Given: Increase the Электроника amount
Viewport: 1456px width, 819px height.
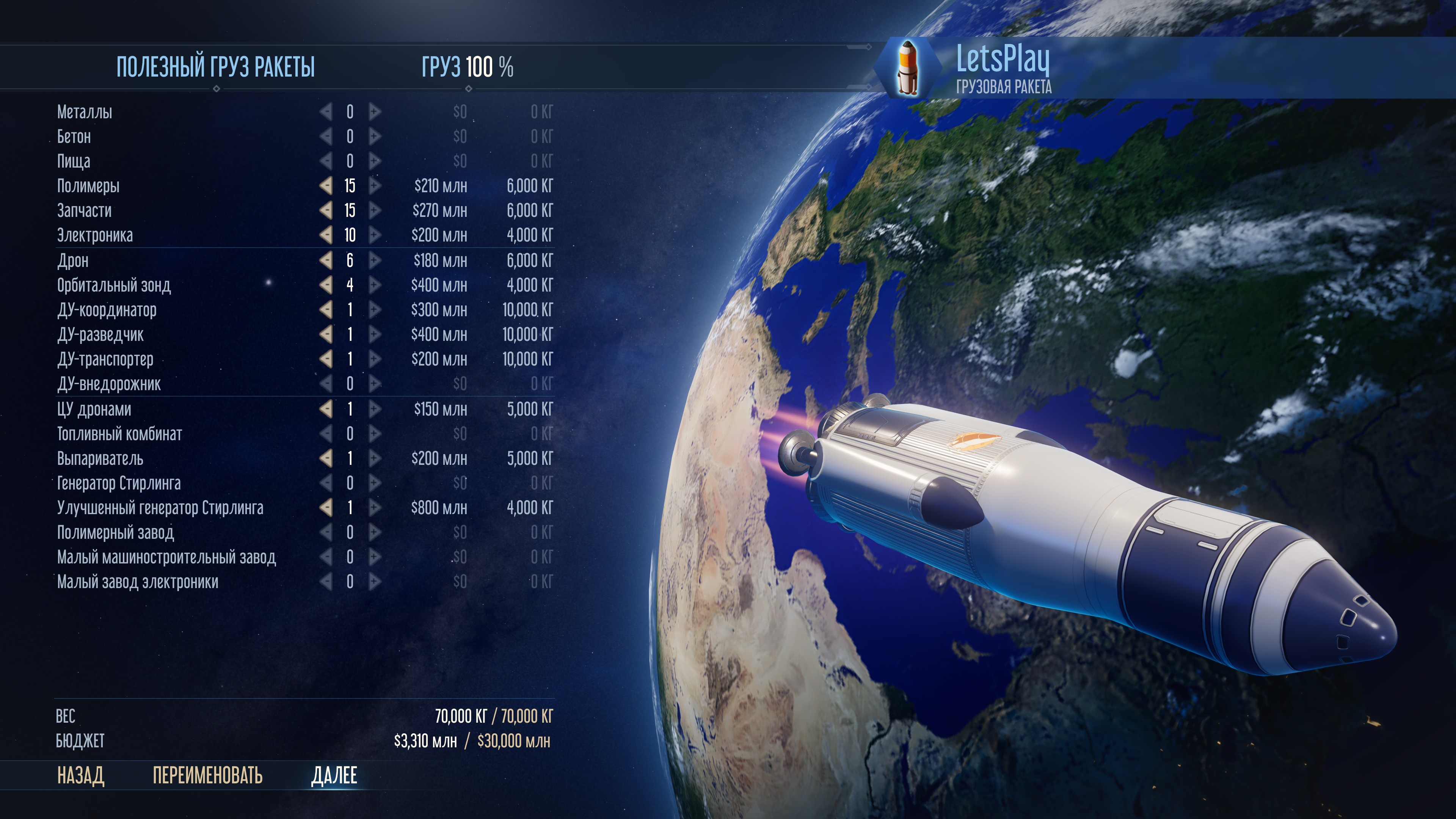Looking at the screenshot, I should tap(374, 235).
